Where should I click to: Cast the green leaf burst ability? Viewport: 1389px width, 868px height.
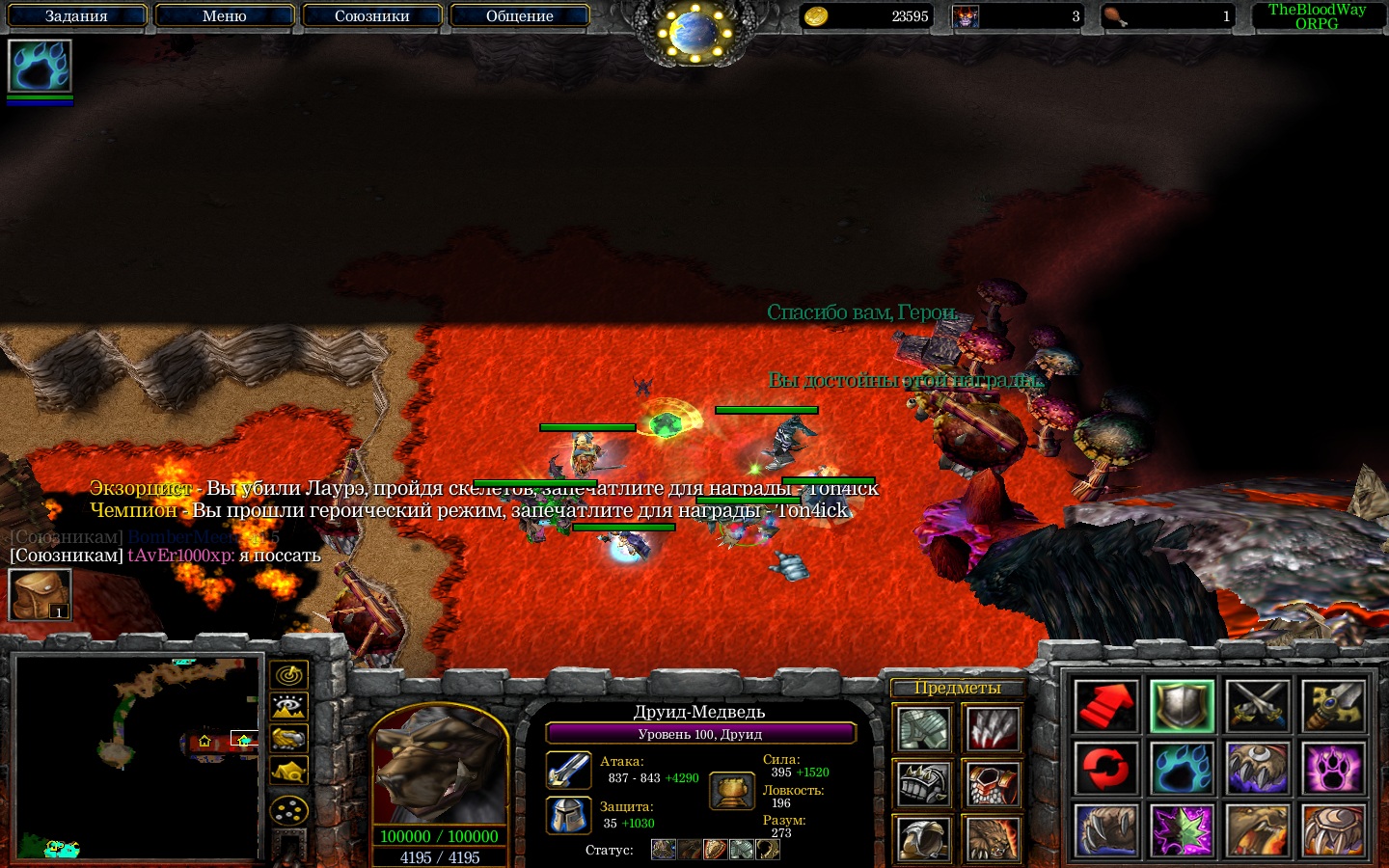(x=1182, y=830)
